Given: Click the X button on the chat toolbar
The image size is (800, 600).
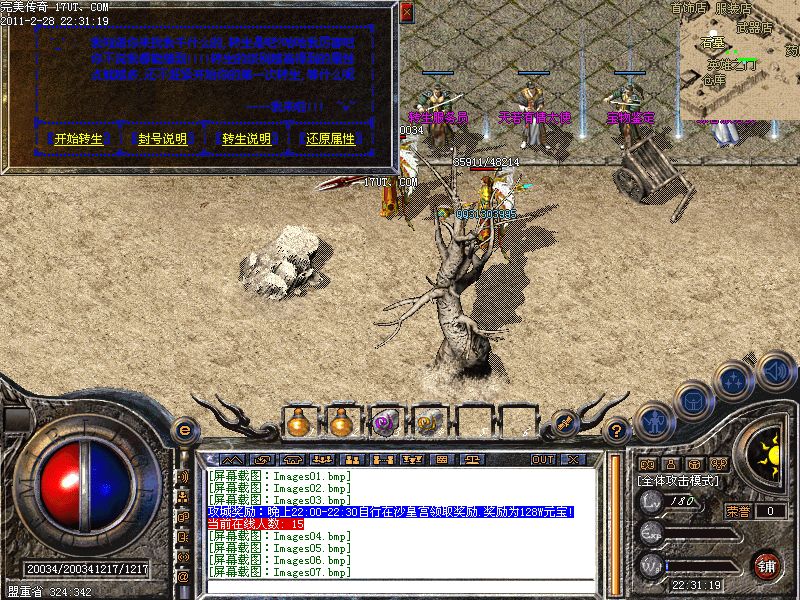Looking at the screenshot, I should [572, 459].
